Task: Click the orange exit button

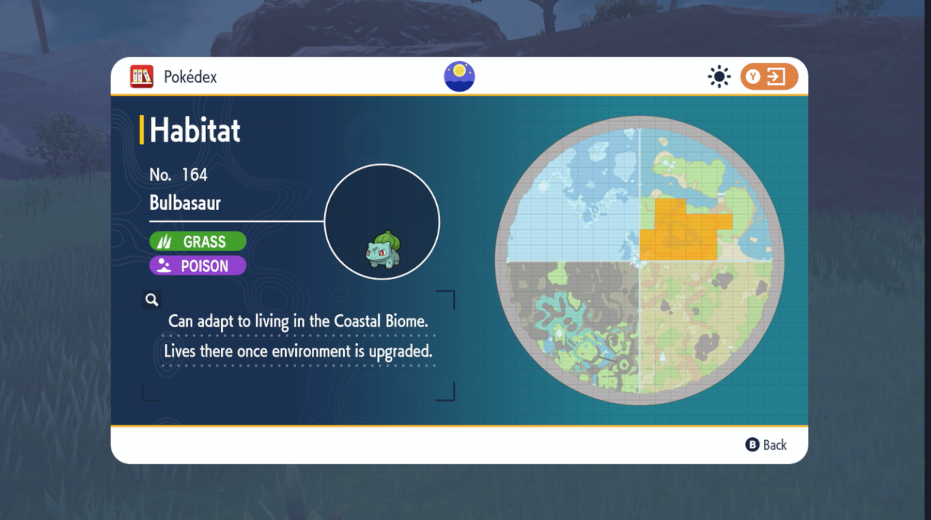Action: [x=769, y=77]
